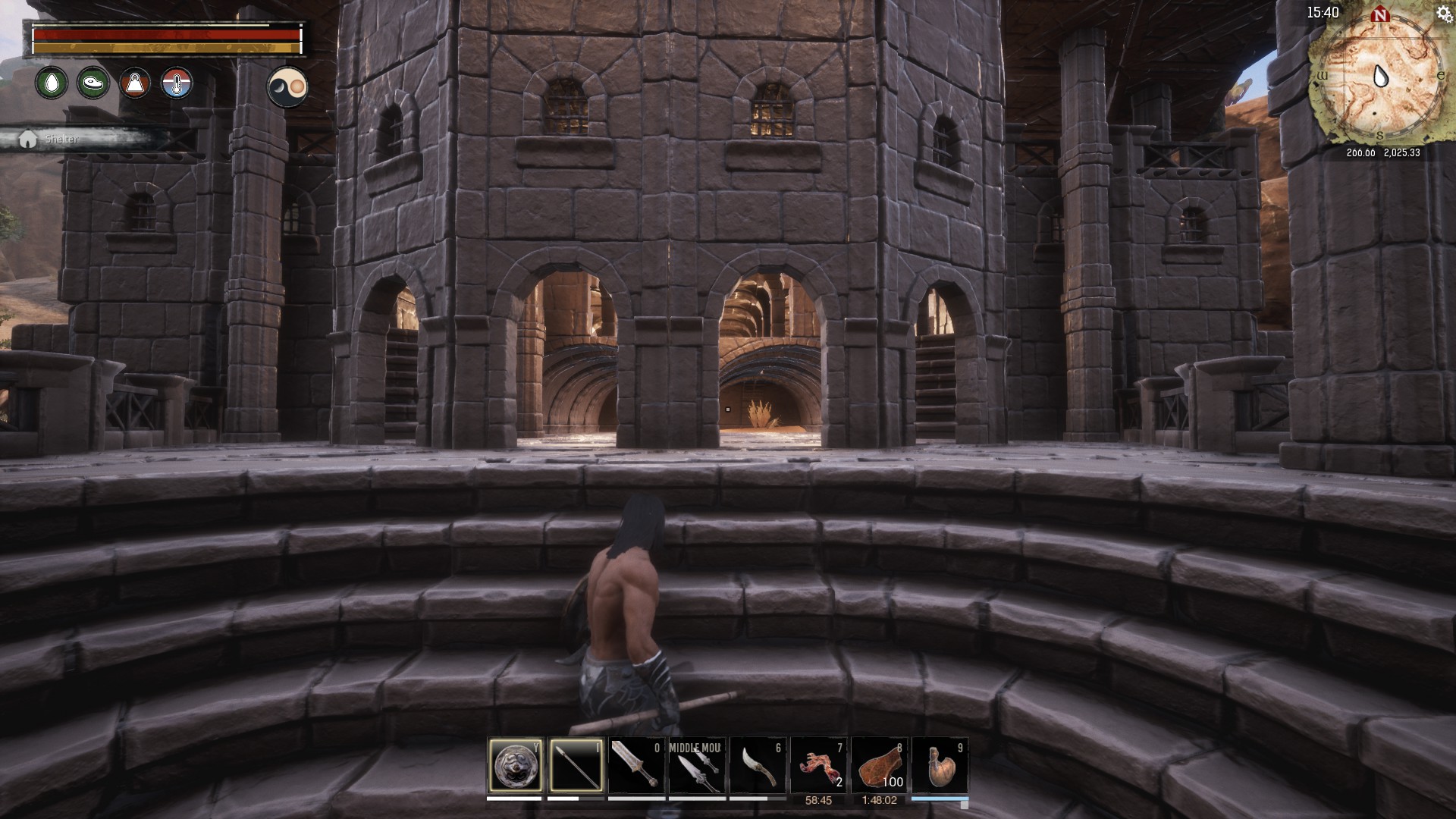This screenshot has width=1456, height=819.
Task: Click the day-night sun and moon indicator
Action: [287, 86]
